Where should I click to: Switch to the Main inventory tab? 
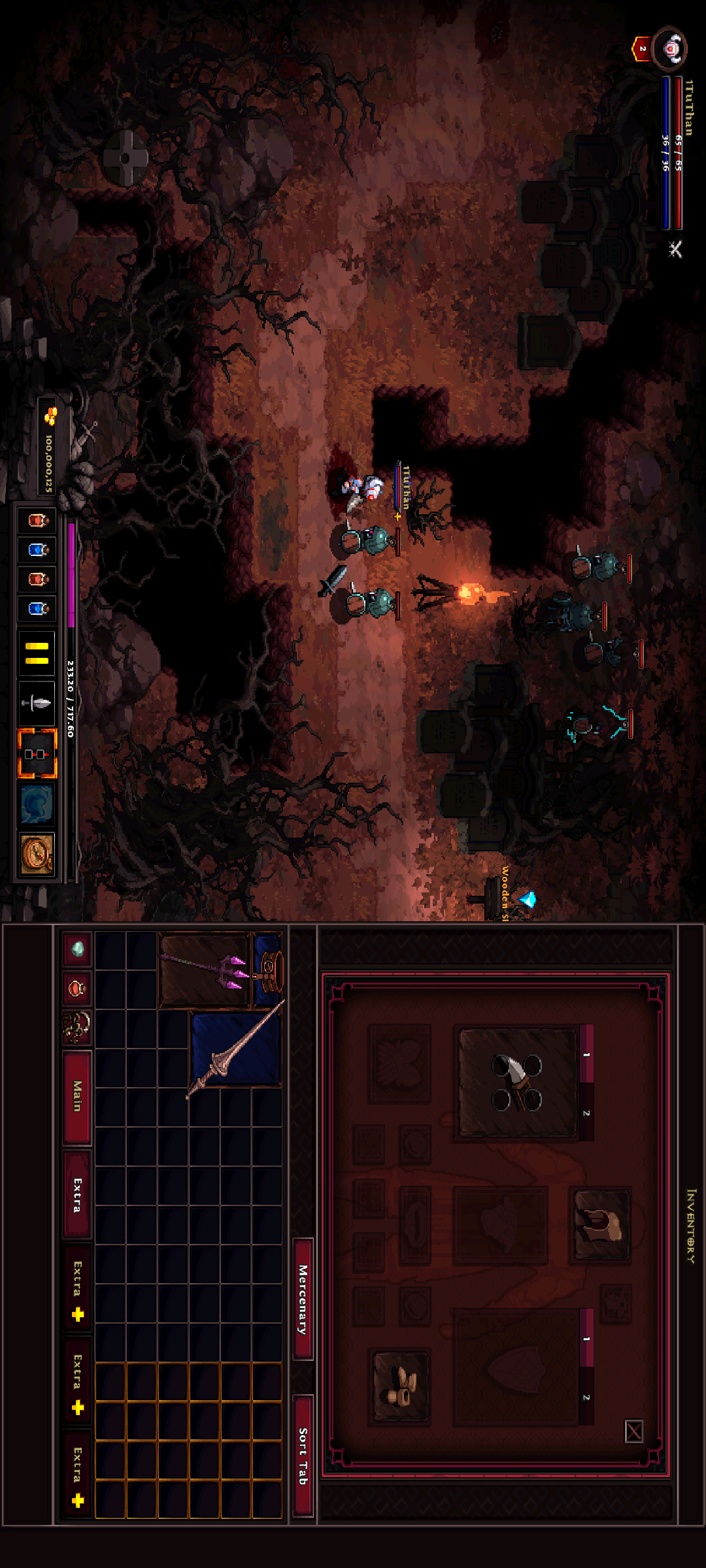(x=77, y=1096)
